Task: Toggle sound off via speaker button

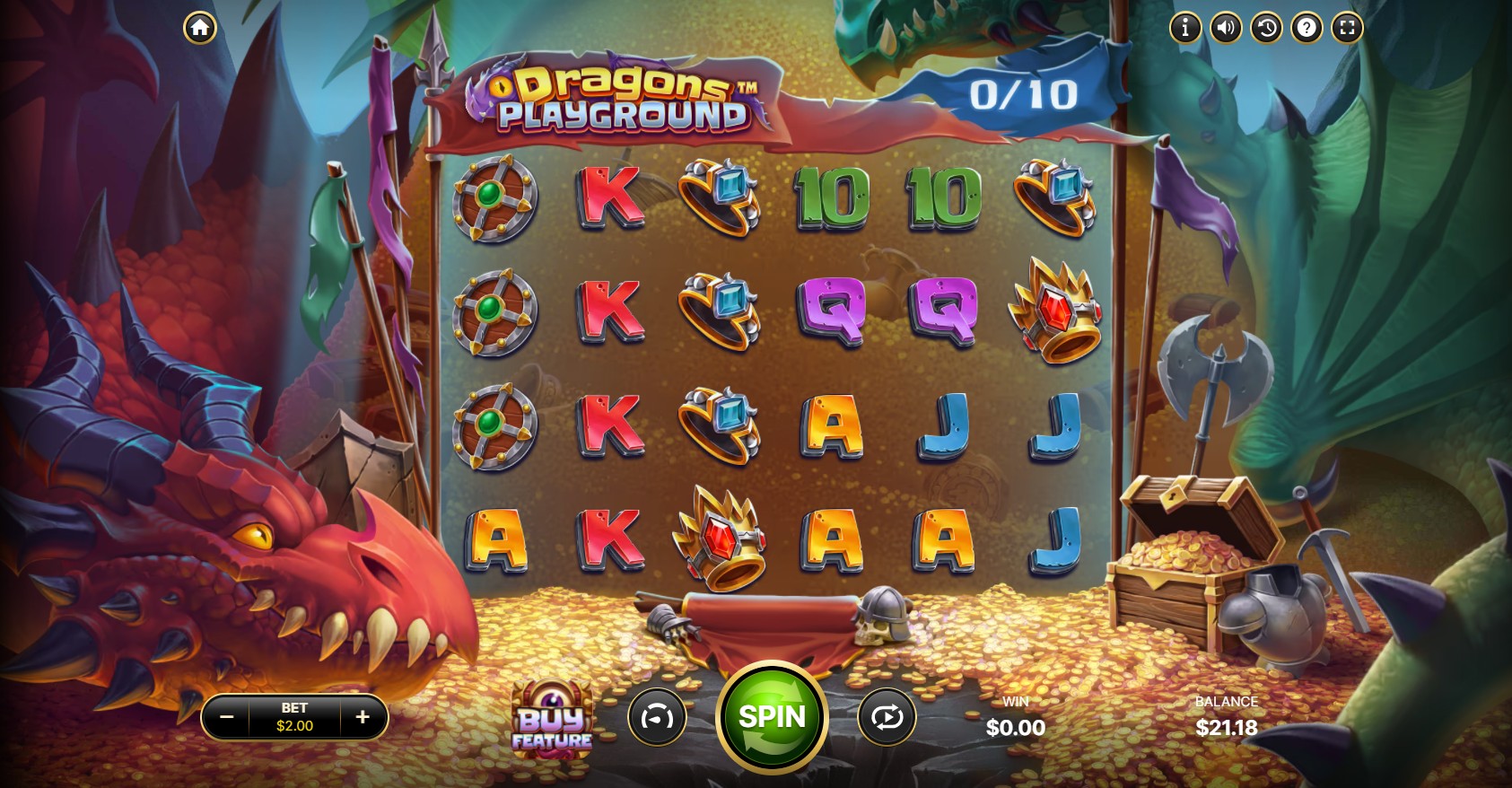Action: pyautogui.click(x=1225, y=28)
